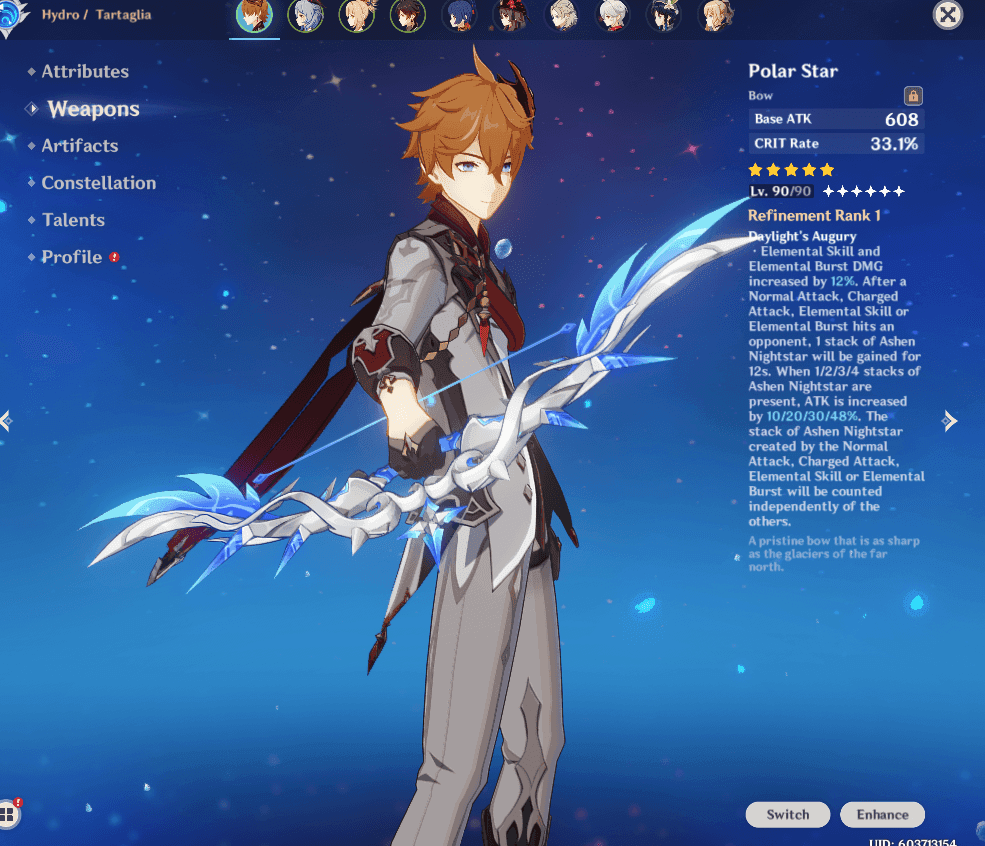Switch to Yoimiya's blonde portrait
This screenshot has height=846, width=985.
(355, 15)
